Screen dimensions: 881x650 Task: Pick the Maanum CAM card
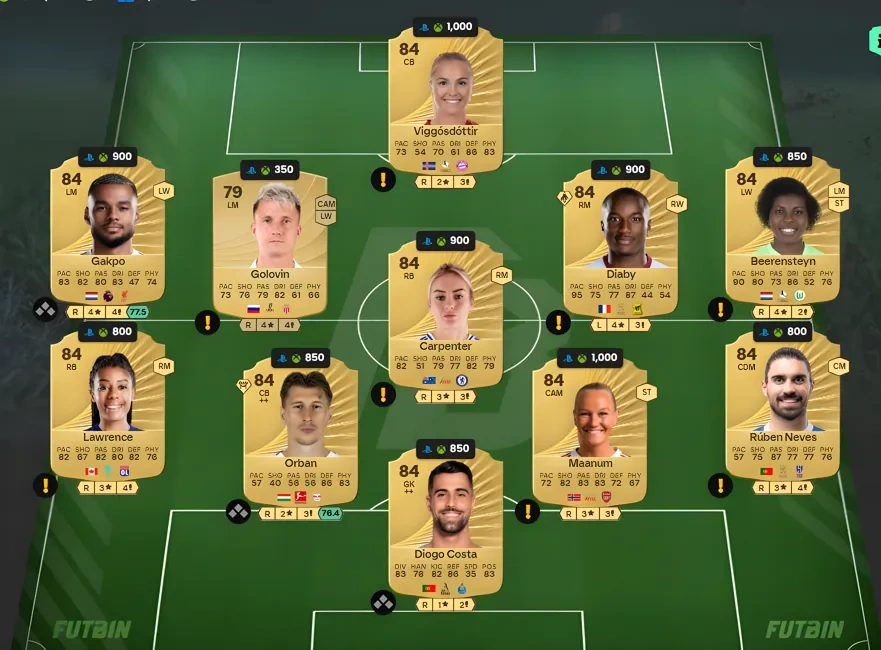590,420
